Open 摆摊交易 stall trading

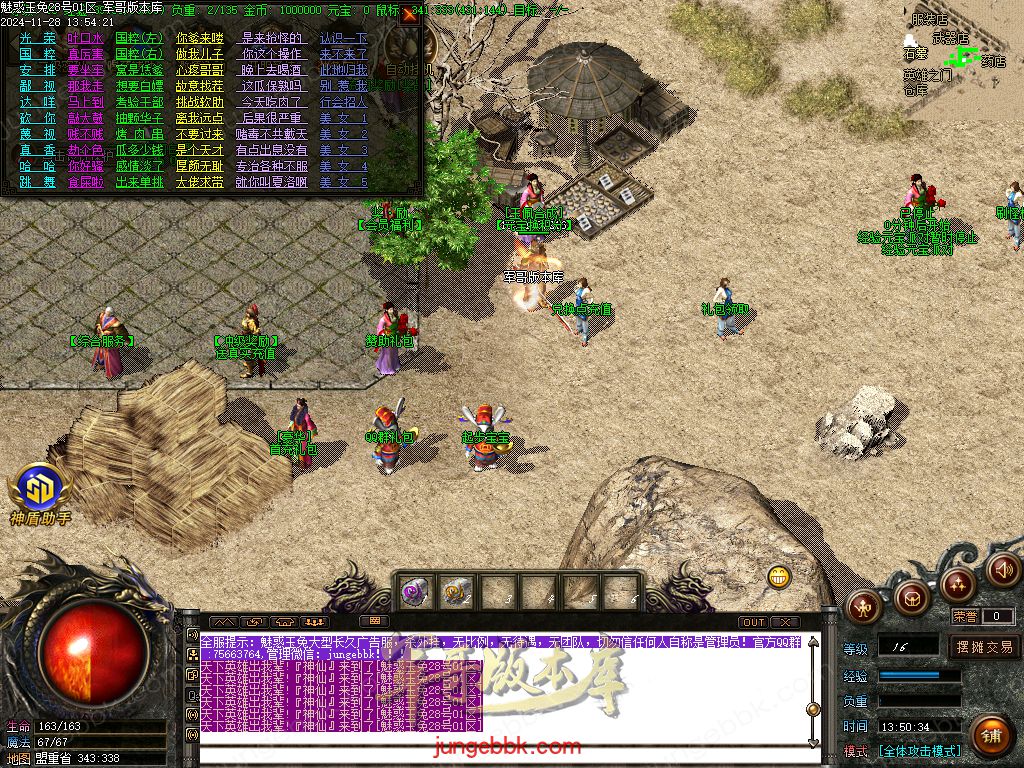[x=983, y=647]
